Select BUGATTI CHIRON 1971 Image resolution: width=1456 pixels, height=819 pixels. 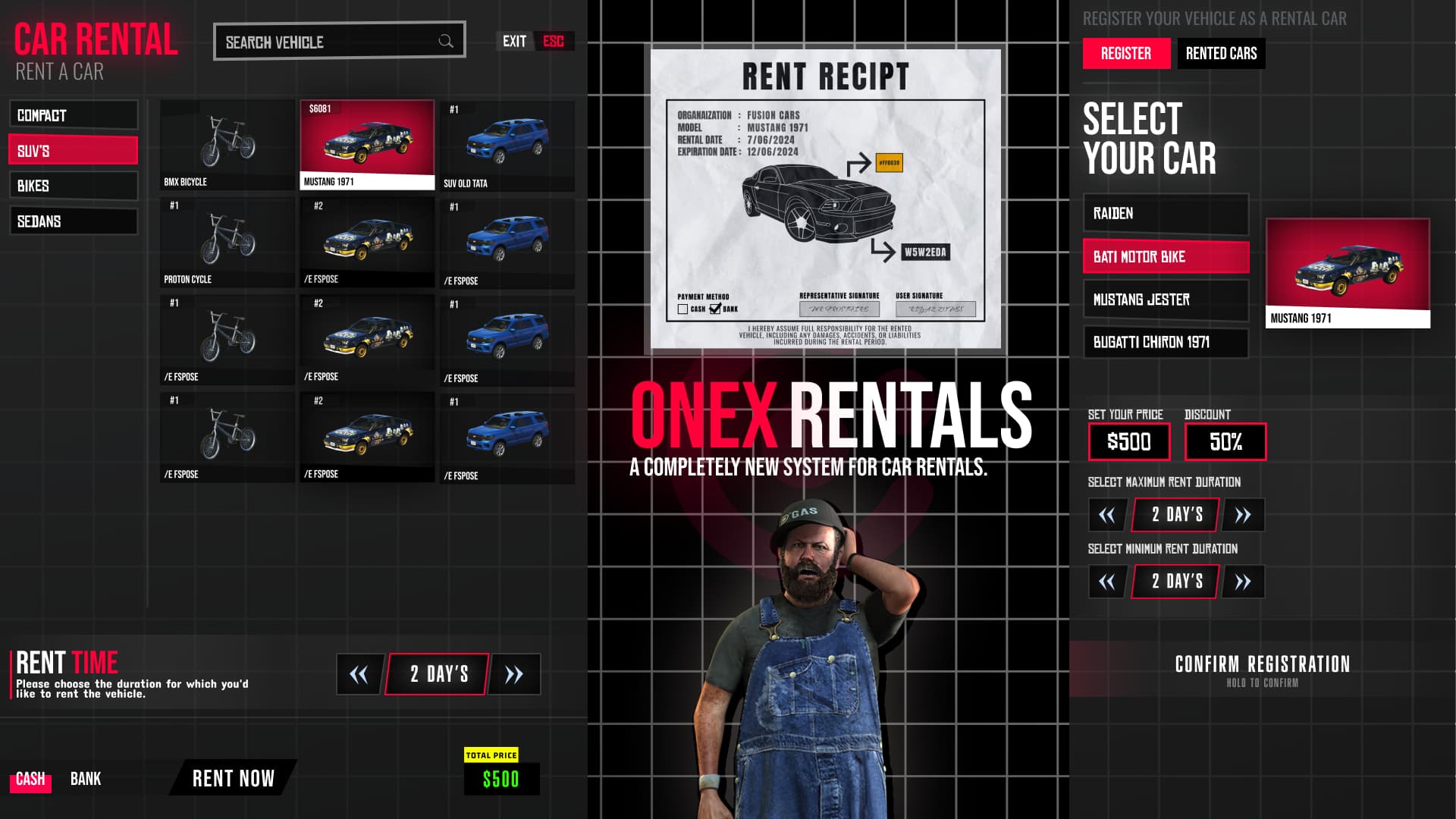(1166, 343)
